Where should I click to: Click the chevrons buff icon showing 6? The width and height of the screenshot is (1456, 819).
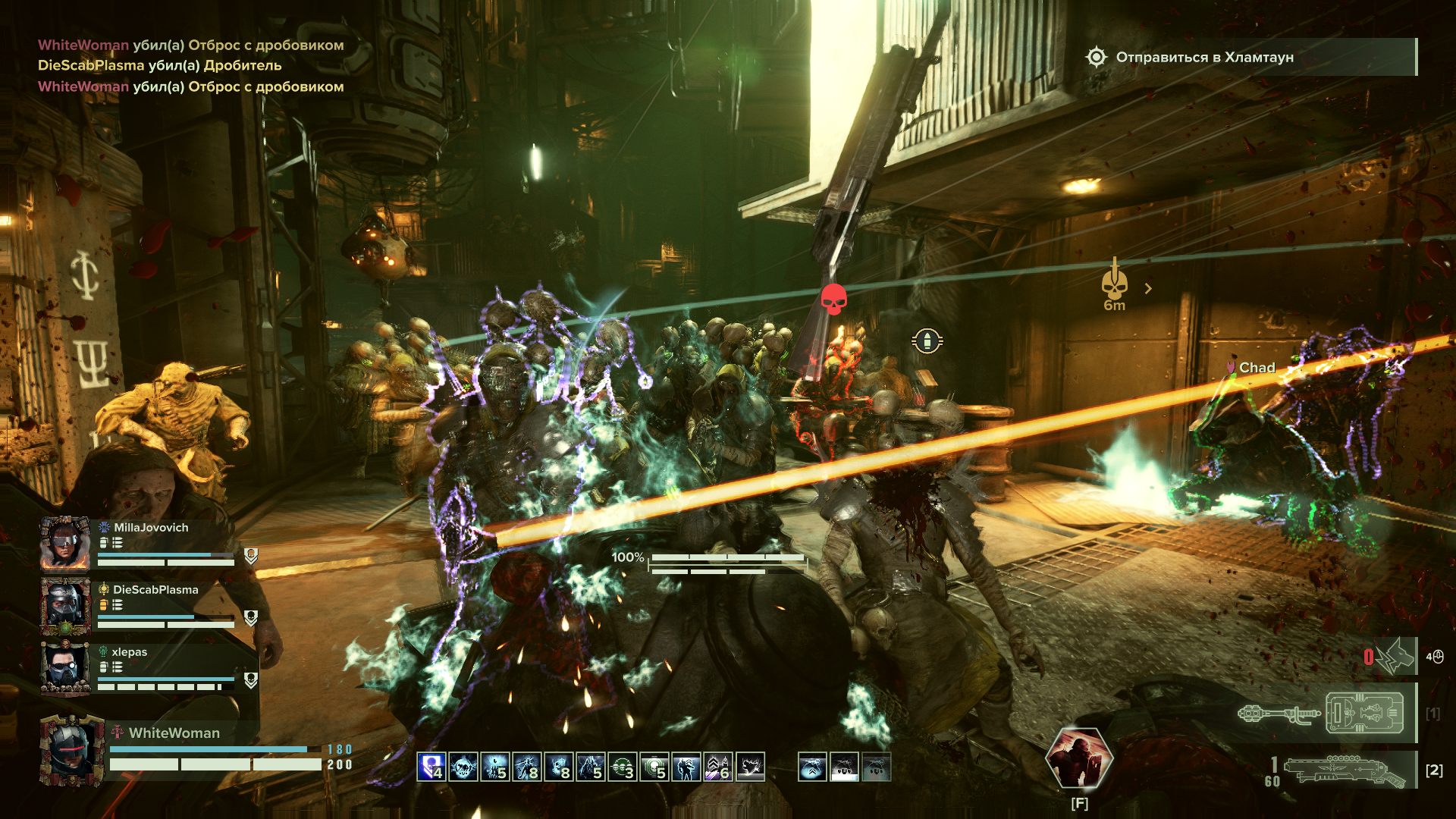click(718, 767)
